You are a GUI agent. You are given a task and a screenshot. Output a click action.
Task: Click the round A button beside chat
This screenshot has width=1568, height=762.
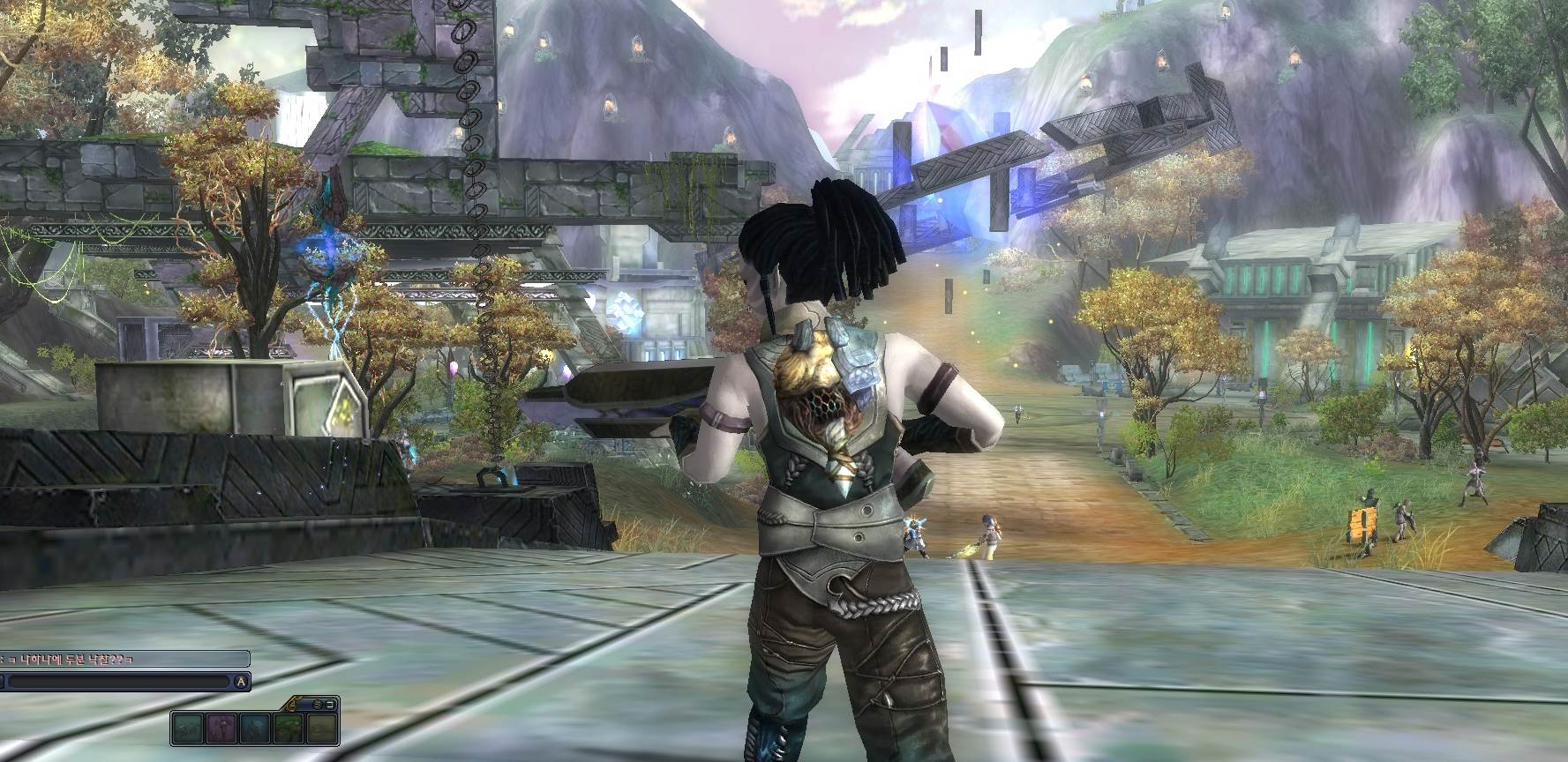click(x=241, y=681)
